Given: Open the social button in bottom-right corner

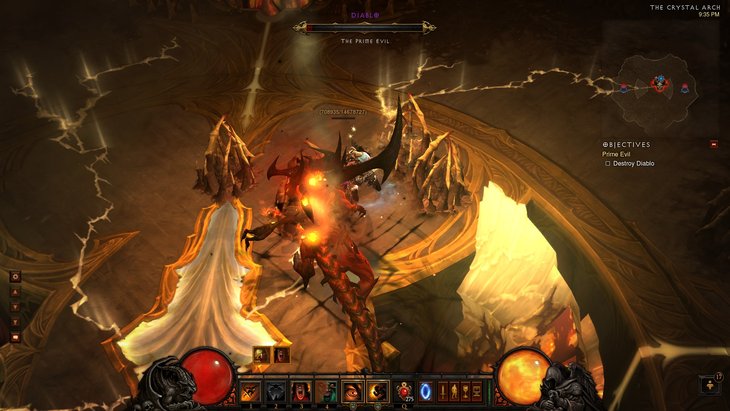Looking at the screenshot, I should click(x=709, y=384).
